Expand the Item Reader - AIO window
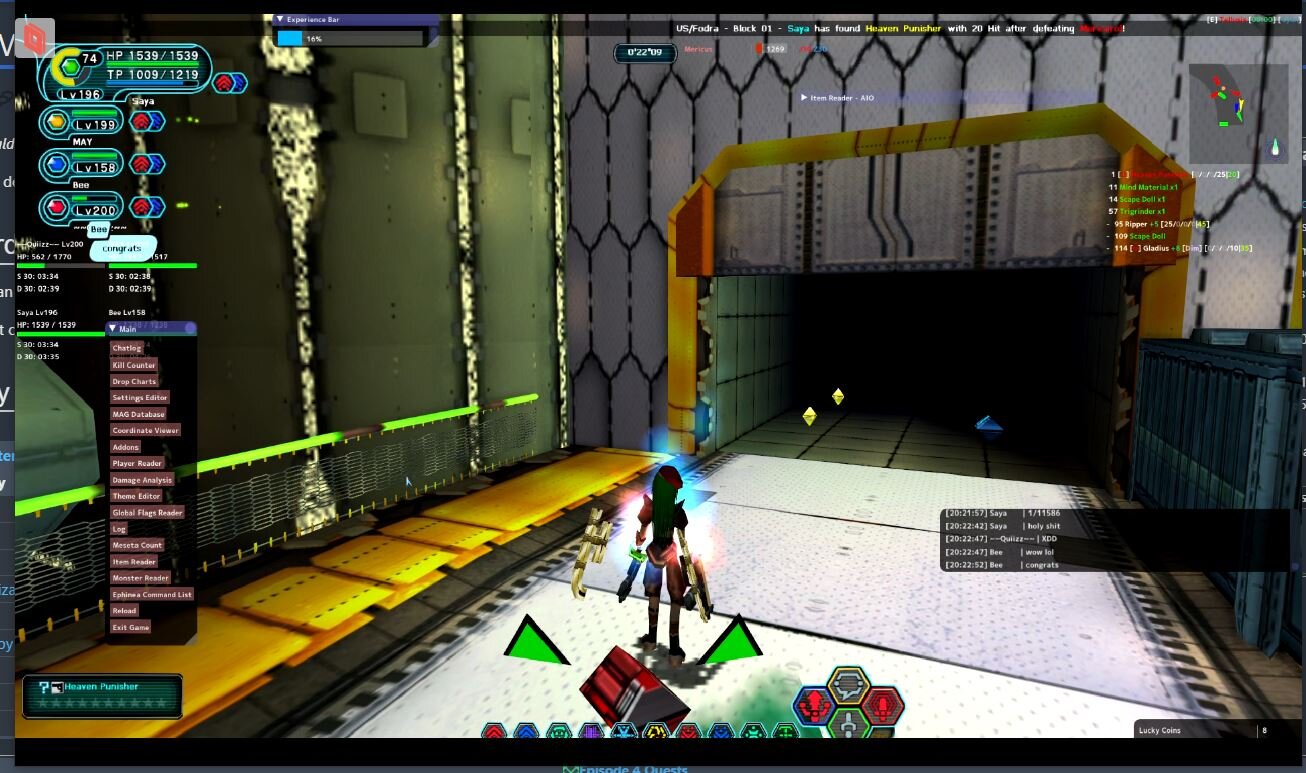 point(804,98)
